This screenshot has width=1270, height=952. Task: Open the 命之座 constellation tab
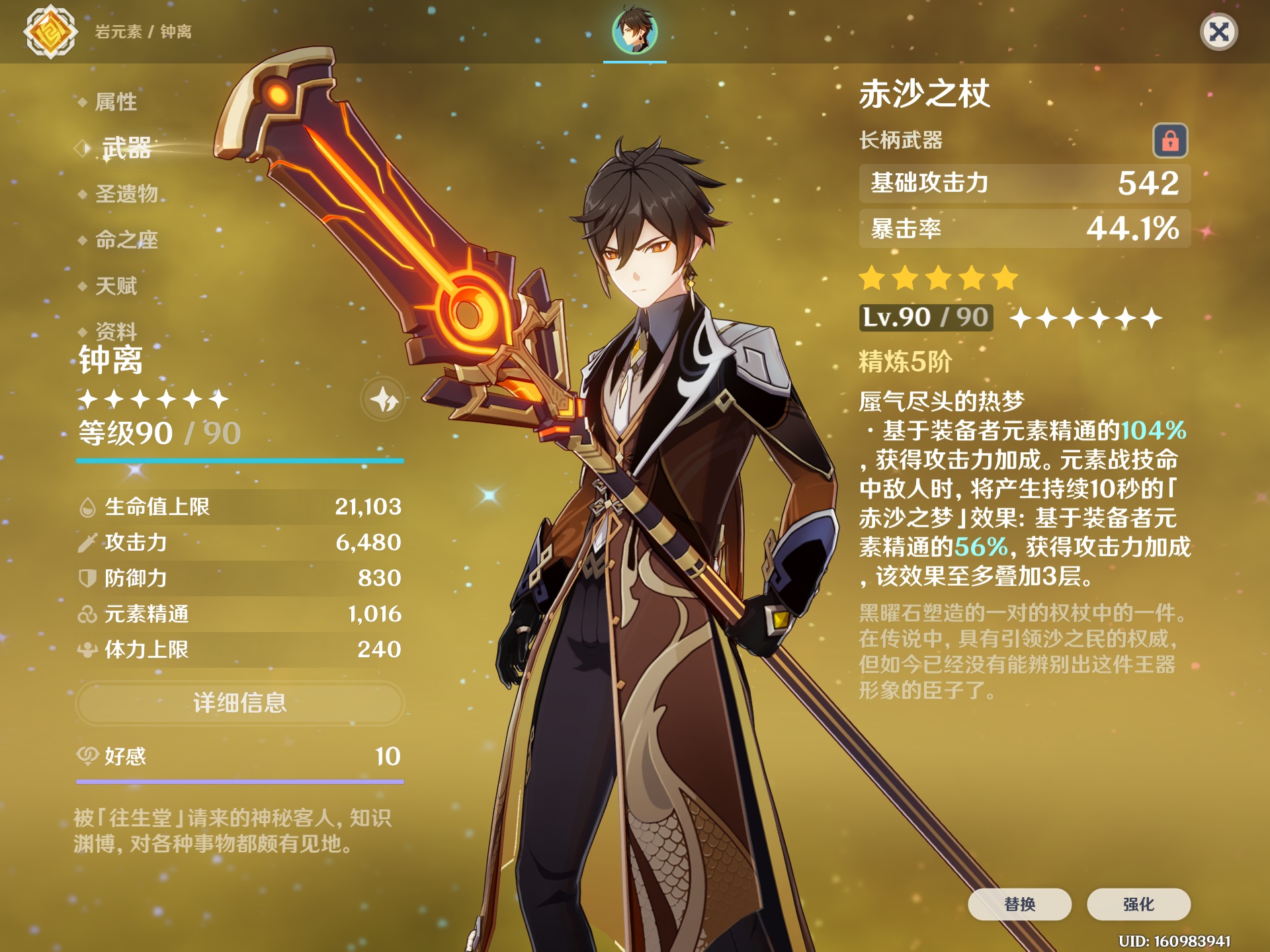click(x=126, y=240)
